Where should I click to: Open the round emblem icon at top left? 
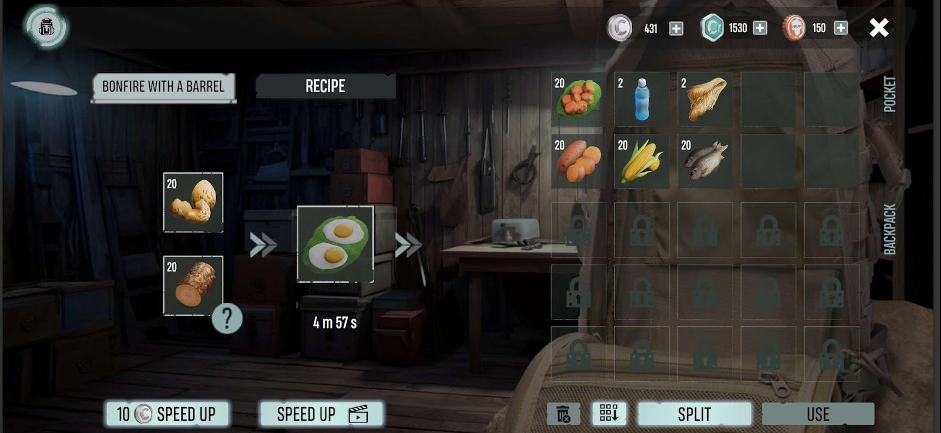pyautogui.click(x=46, y=27)
